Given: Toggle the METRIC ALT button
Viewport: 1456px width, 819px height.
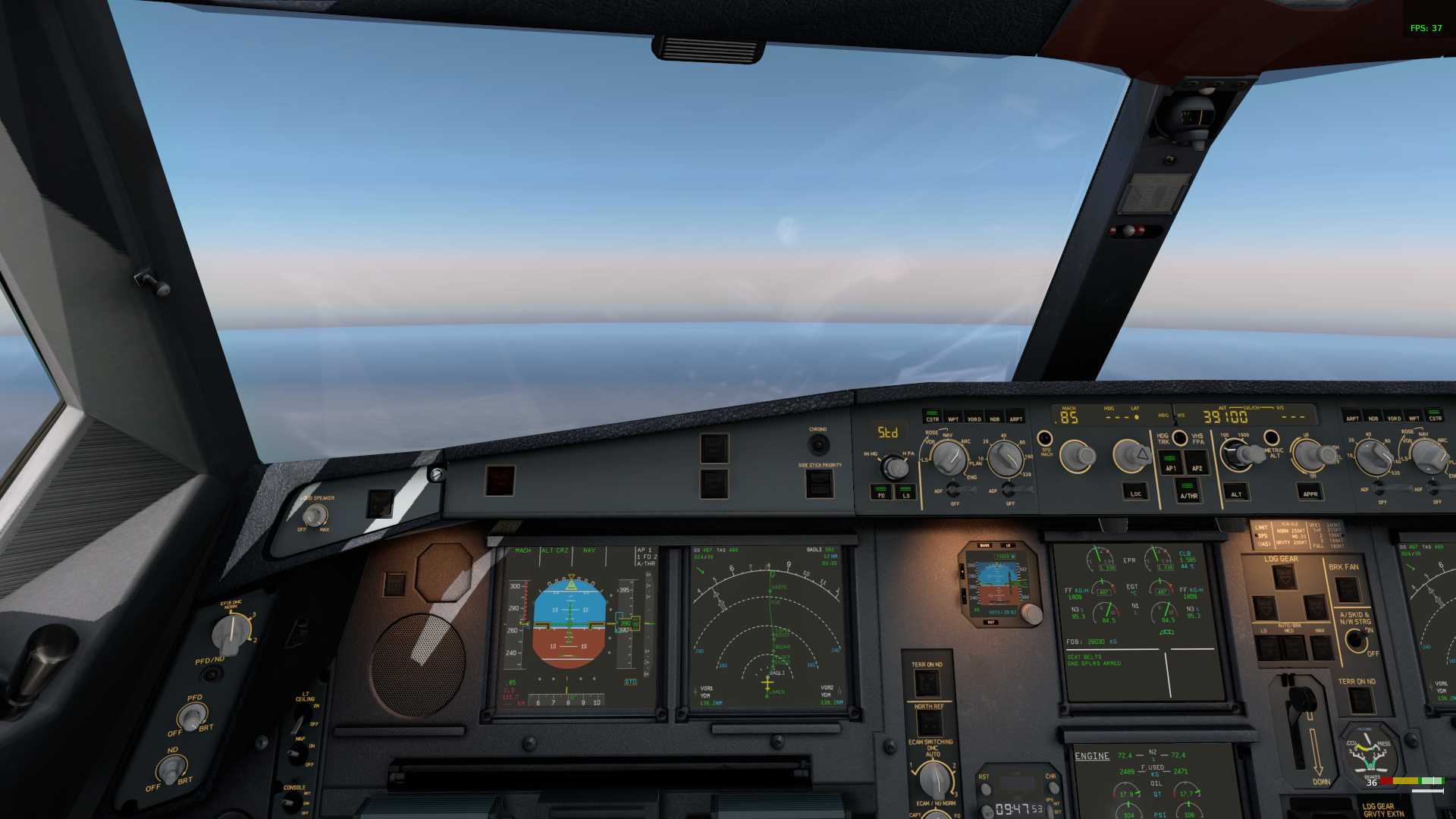Looking at the screenshot, I should pos(1272,438).
